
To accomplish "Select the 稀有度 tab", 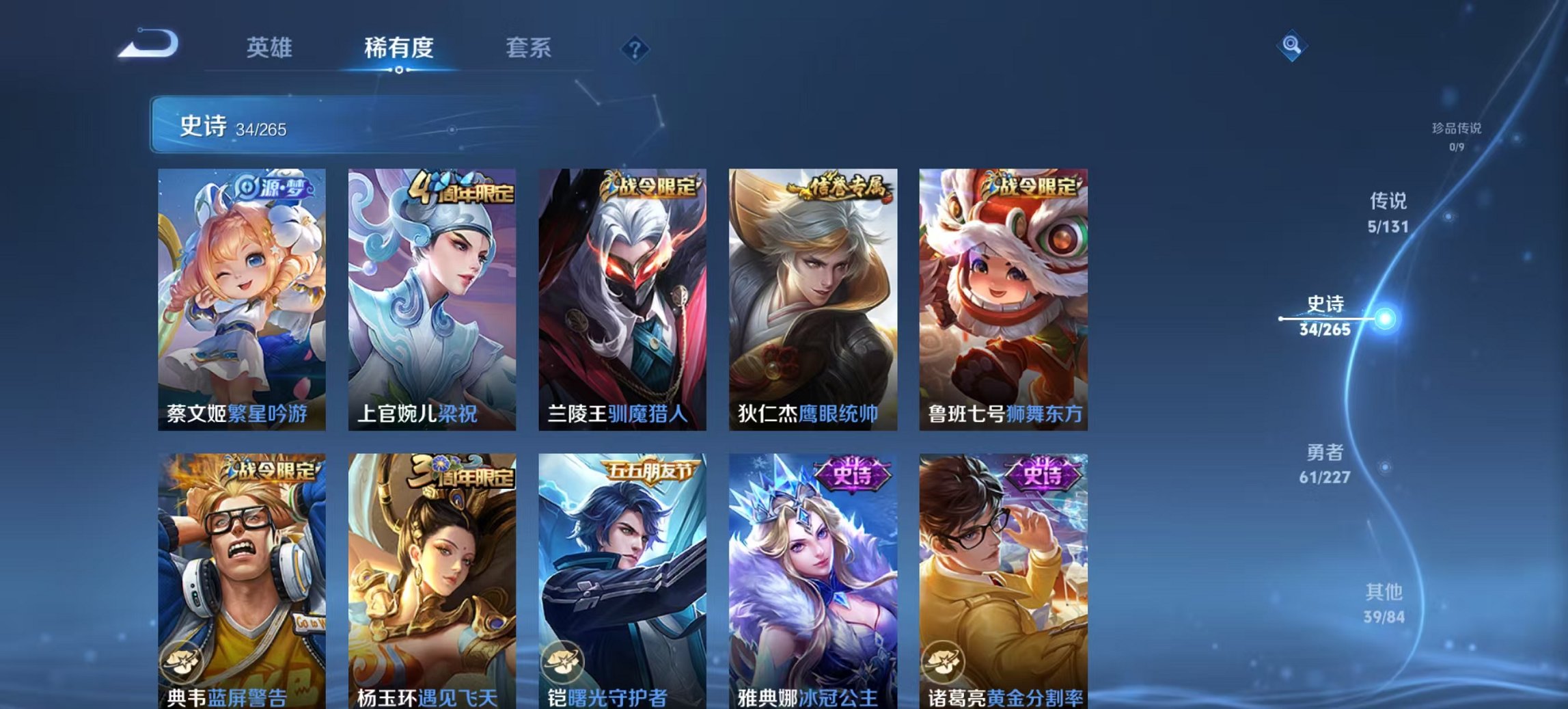I will pos(400,48).
